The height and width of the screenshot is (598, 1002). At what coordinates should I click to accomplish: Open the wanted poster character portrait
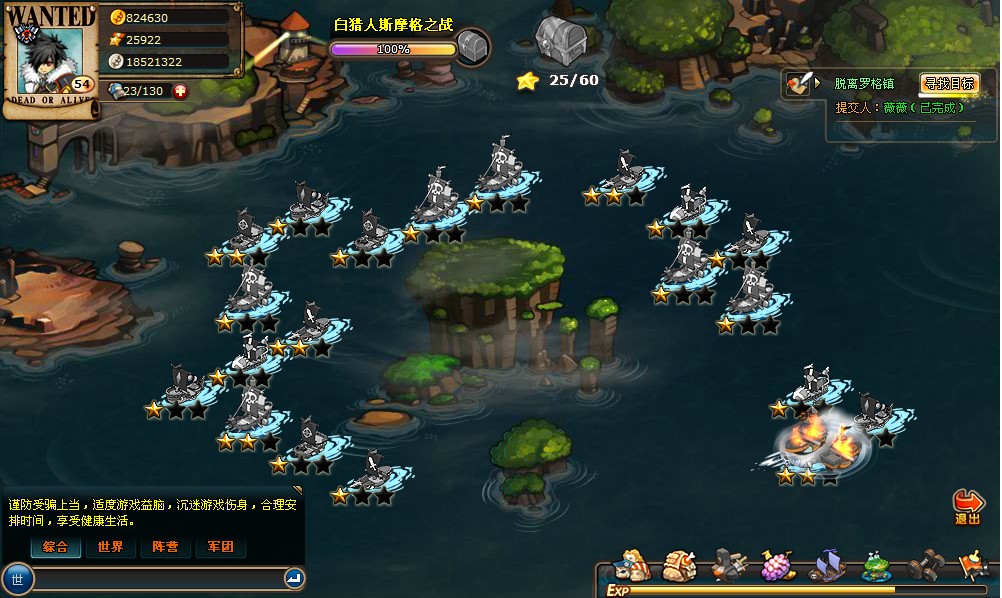[x=48, y=62]
